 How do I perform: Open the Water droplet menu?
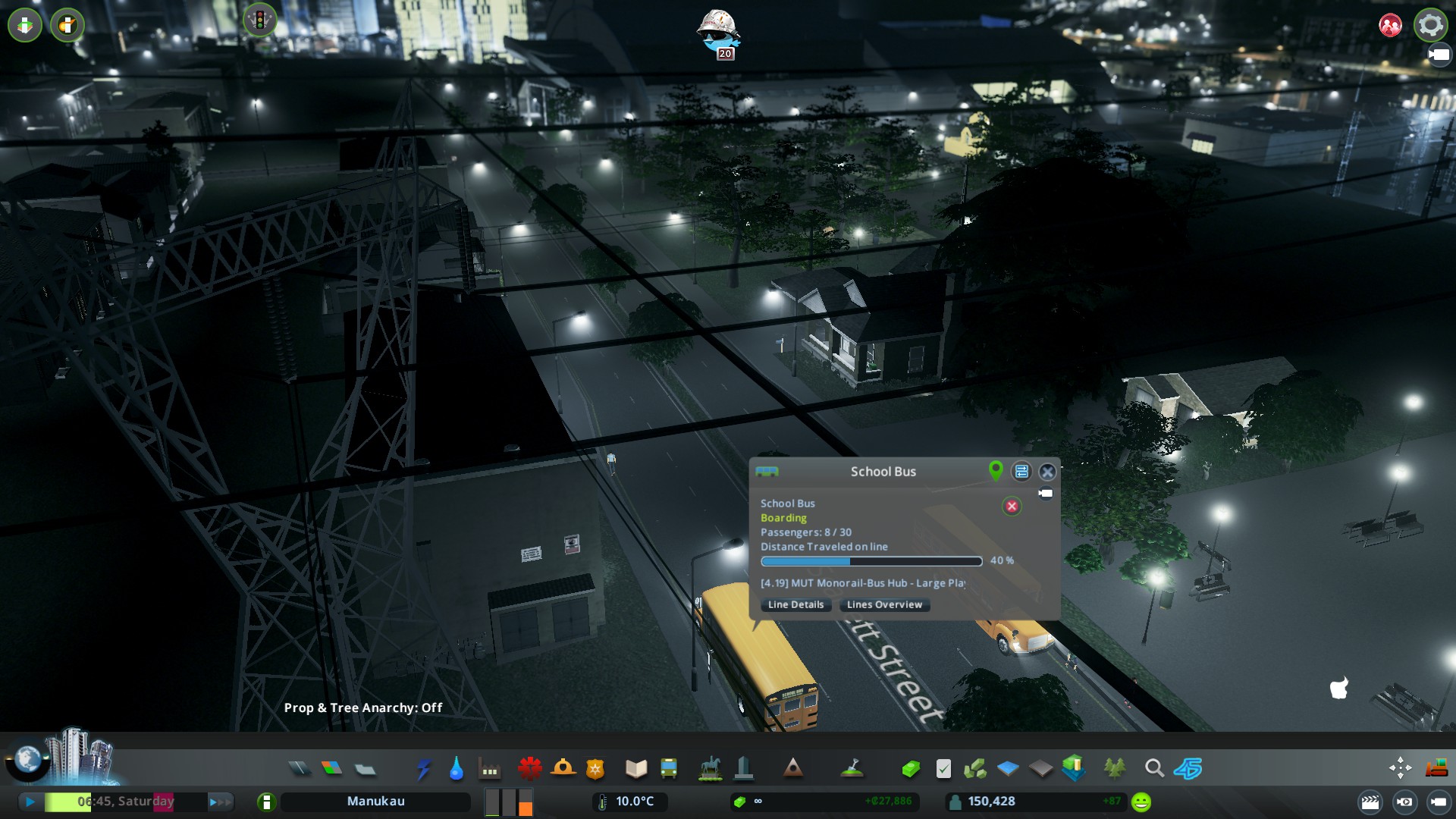coord(456,769)
